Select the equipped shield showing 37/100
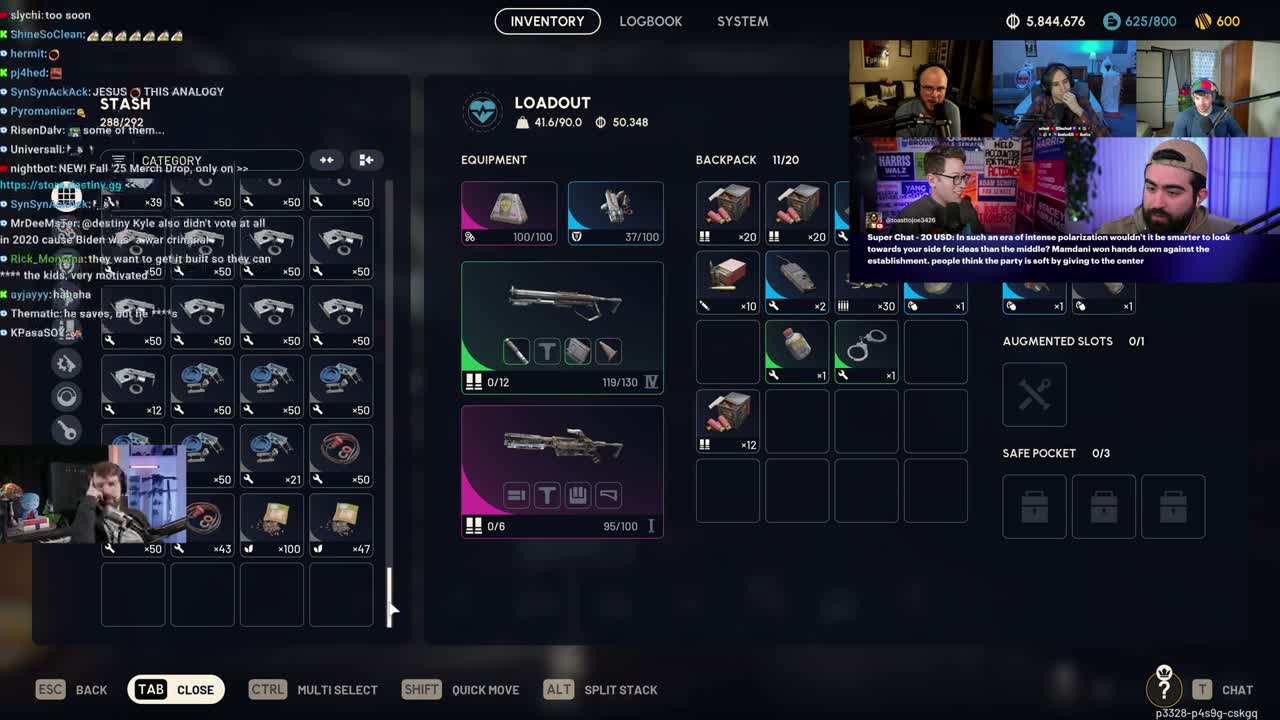1280x720 pixels. [615, 212]
